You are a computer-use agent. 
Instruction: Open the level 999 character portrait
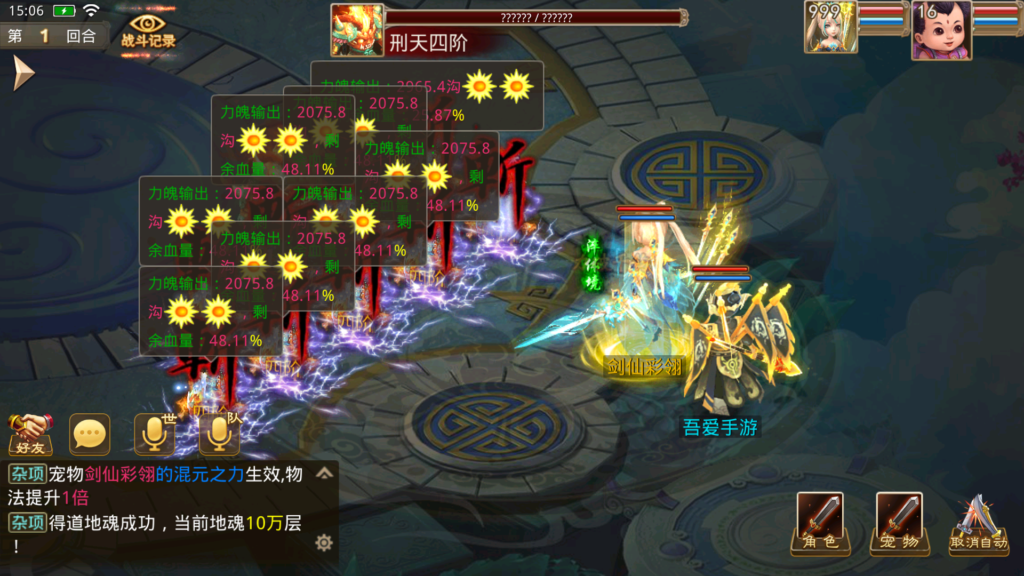coord(831,28)
